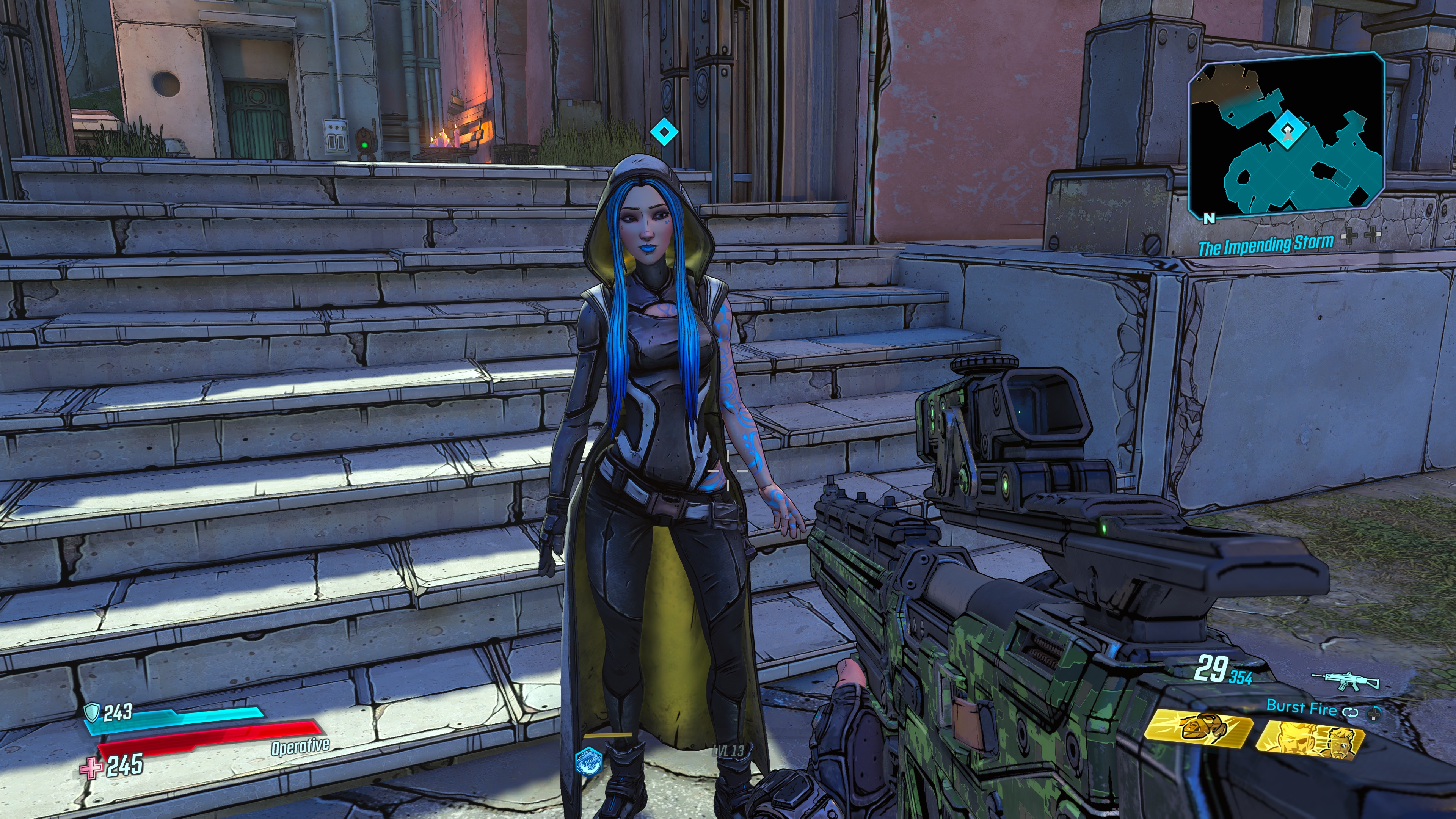Toggle the Burst Fire weapon mode
Image resolution: width=1456 pixels, height=819 pixels.
point(1301,706)
